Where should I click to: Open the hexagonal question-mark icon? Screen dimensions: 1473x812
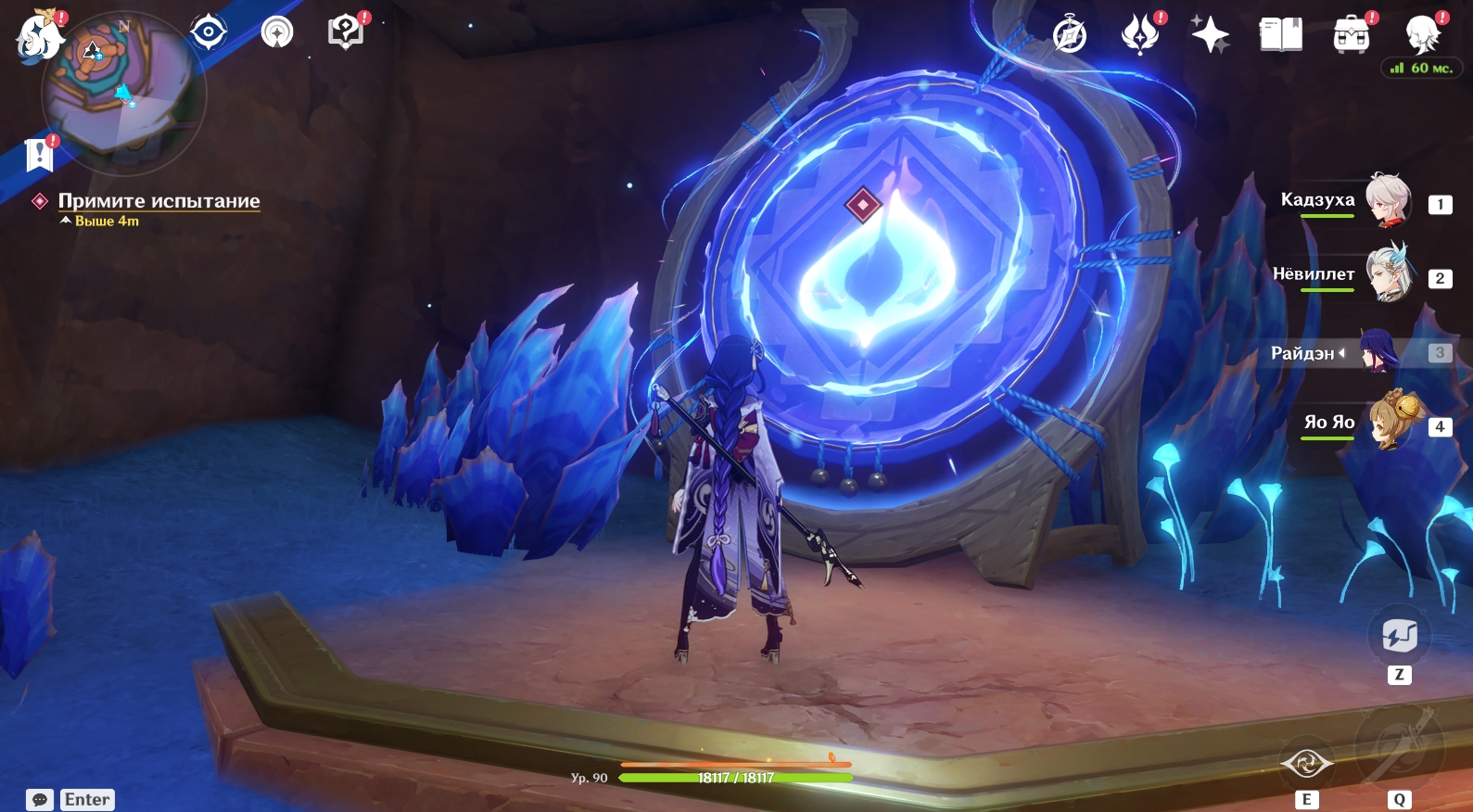(345, 32)
